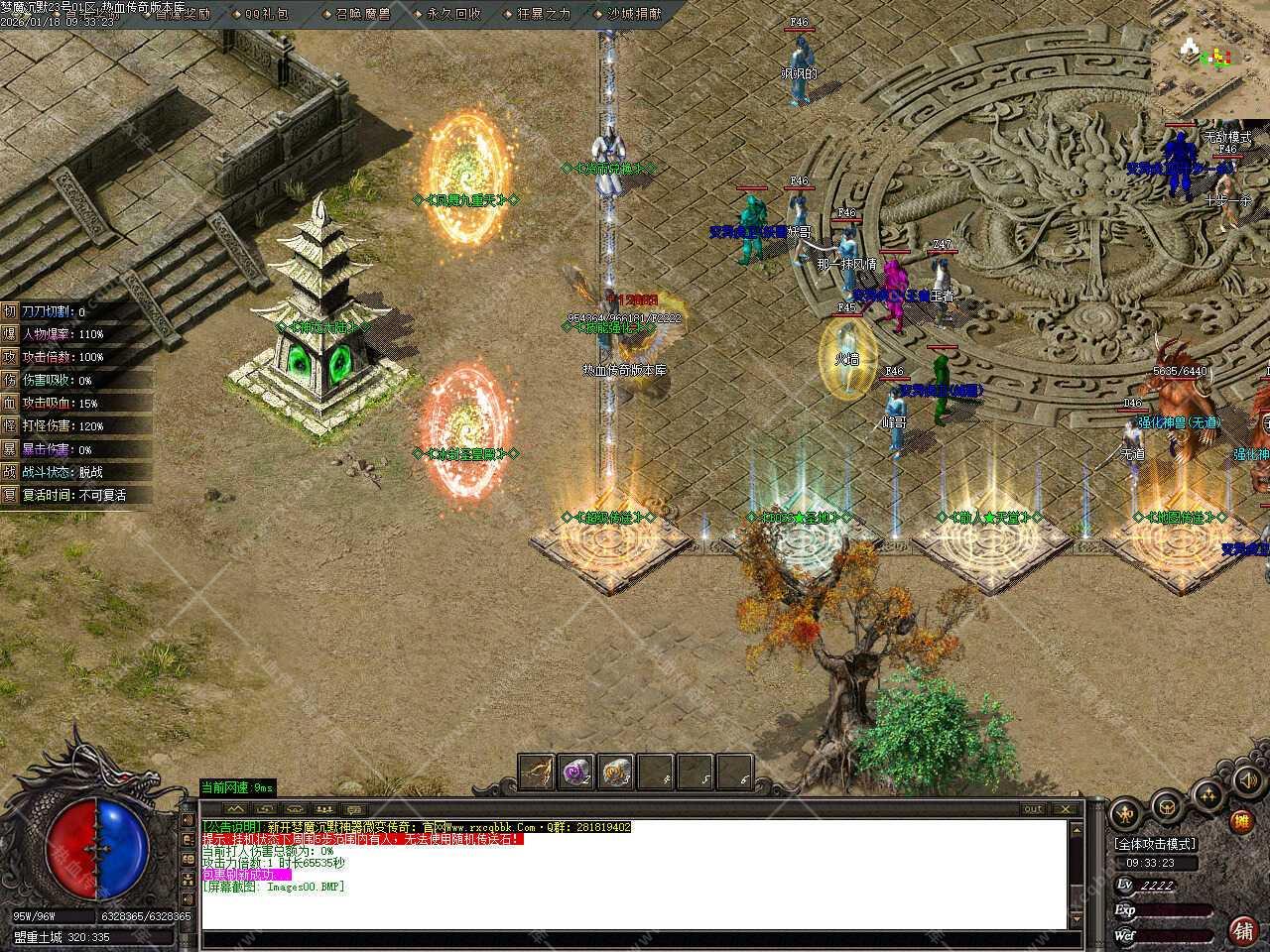Open the 狂暴之力 berserk power menu
This screenshot has width=1270, height=952.
pyautogui.click(x=544, y=13)
